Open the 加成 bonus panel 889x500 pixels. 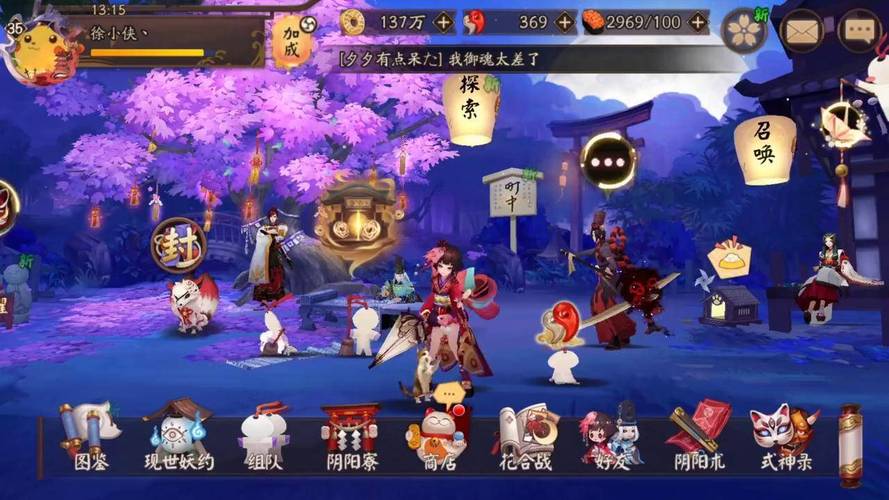click(292, 43)
